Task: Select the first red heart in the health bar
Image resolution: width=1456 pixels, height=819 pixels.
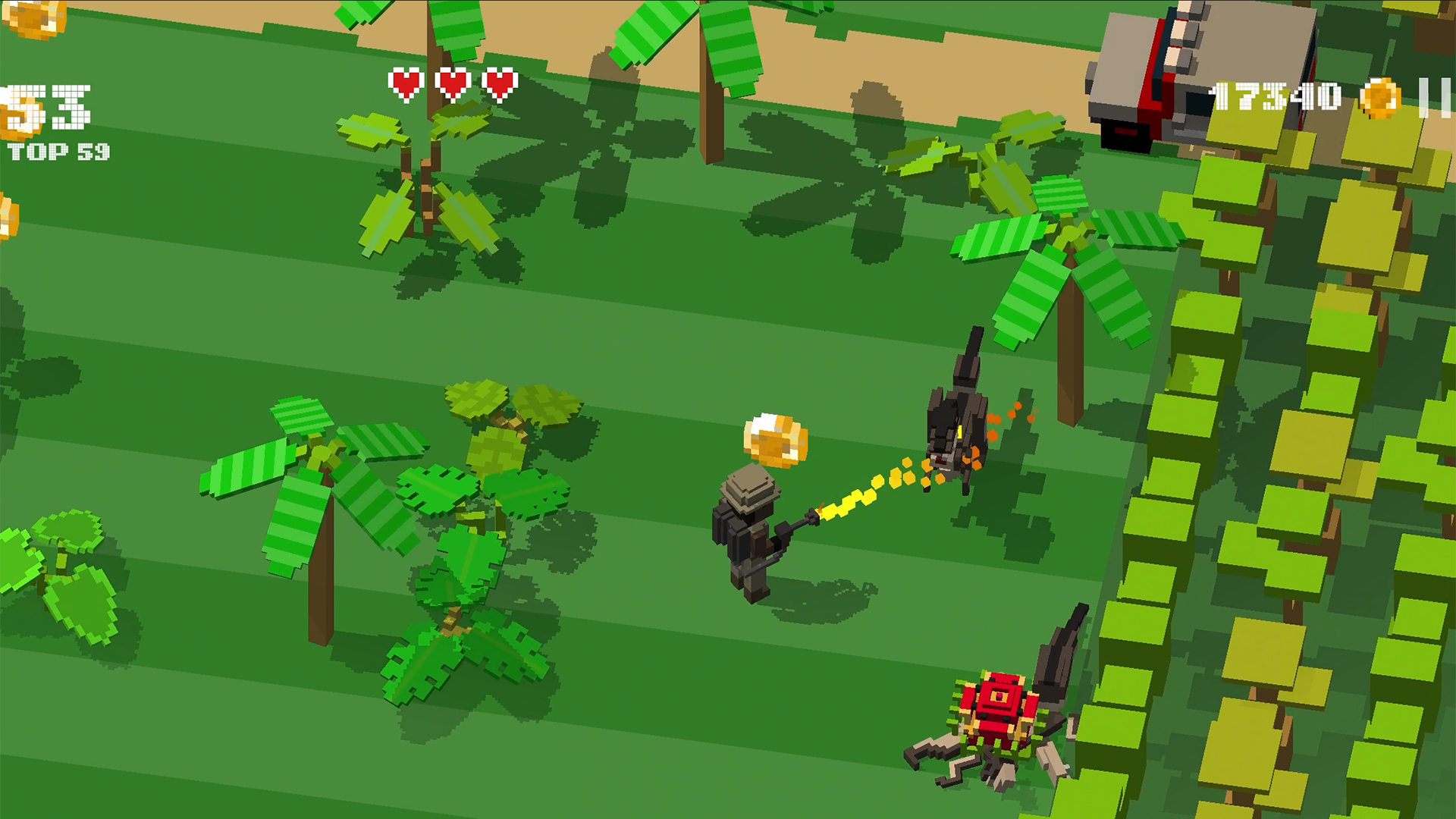Action: [406, 83]
